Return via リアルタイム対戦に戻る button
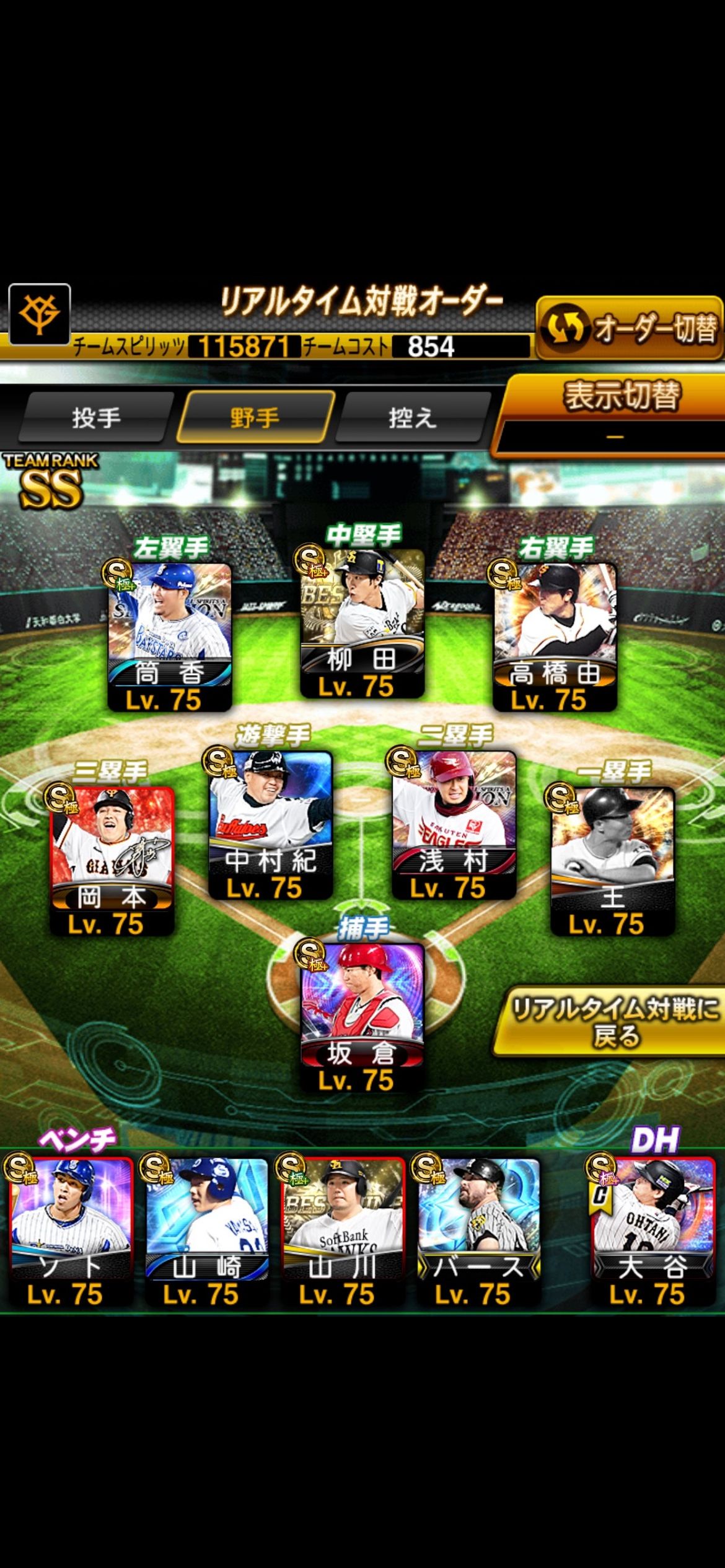This screenshot has height=1568, width=725. pyautogui.click(x=613, y=1021)
